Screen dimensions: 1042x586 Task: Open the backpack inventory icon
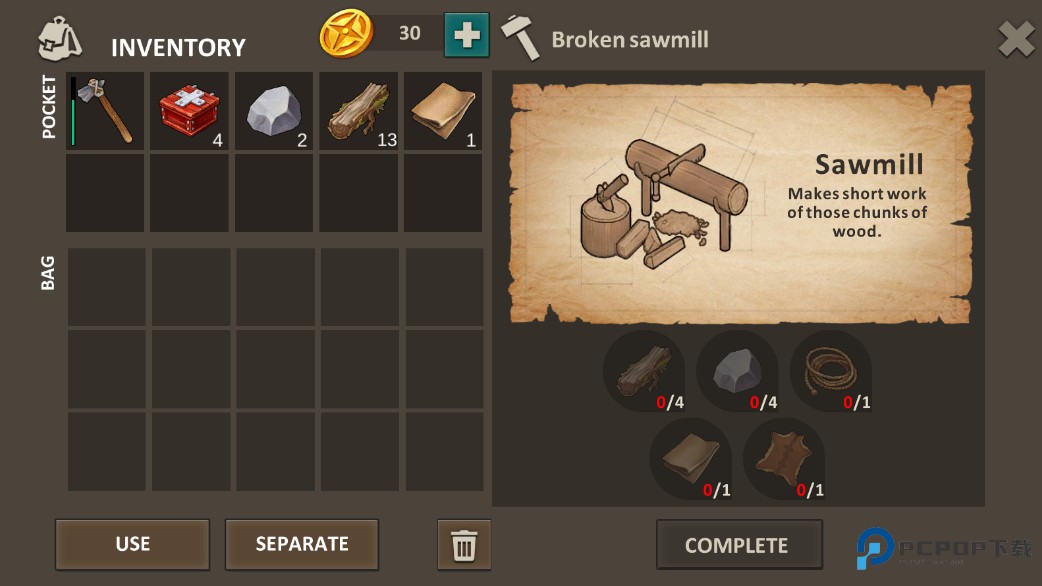coord(60,39)
